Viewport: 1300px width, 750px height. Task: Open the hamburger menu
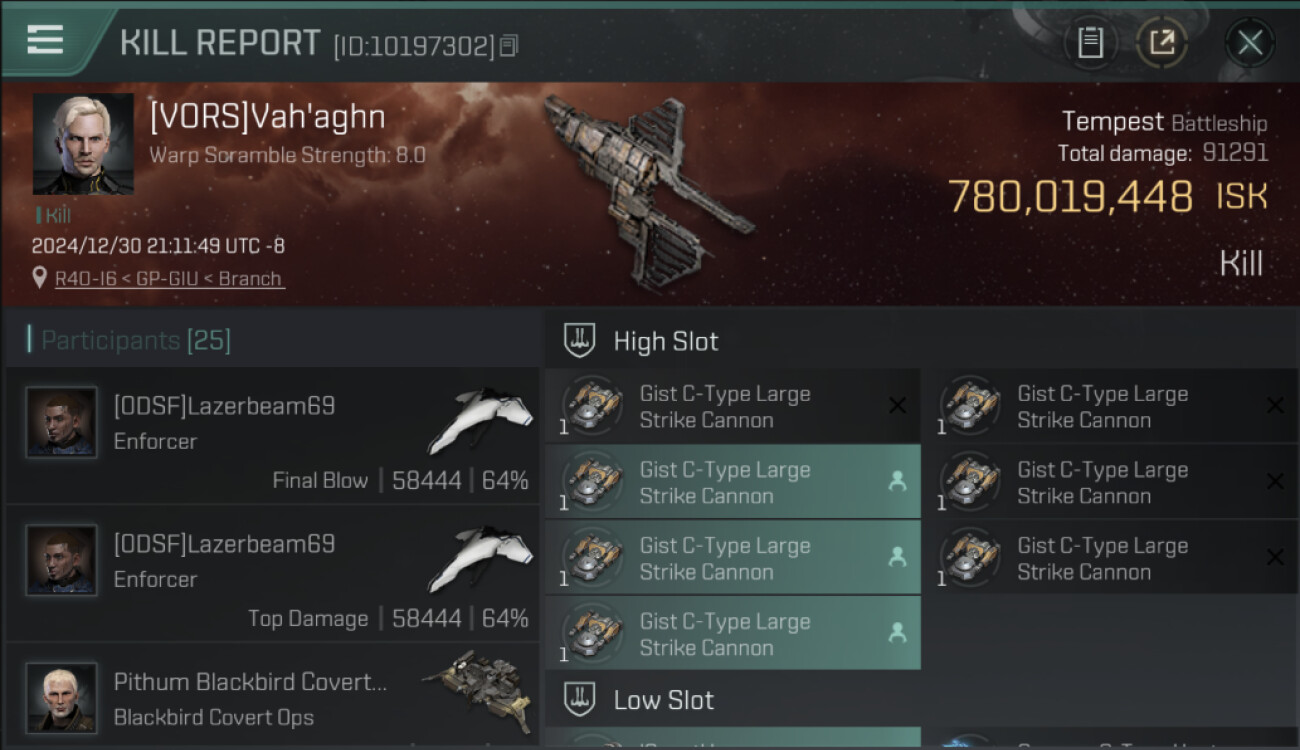coord(45,41)
